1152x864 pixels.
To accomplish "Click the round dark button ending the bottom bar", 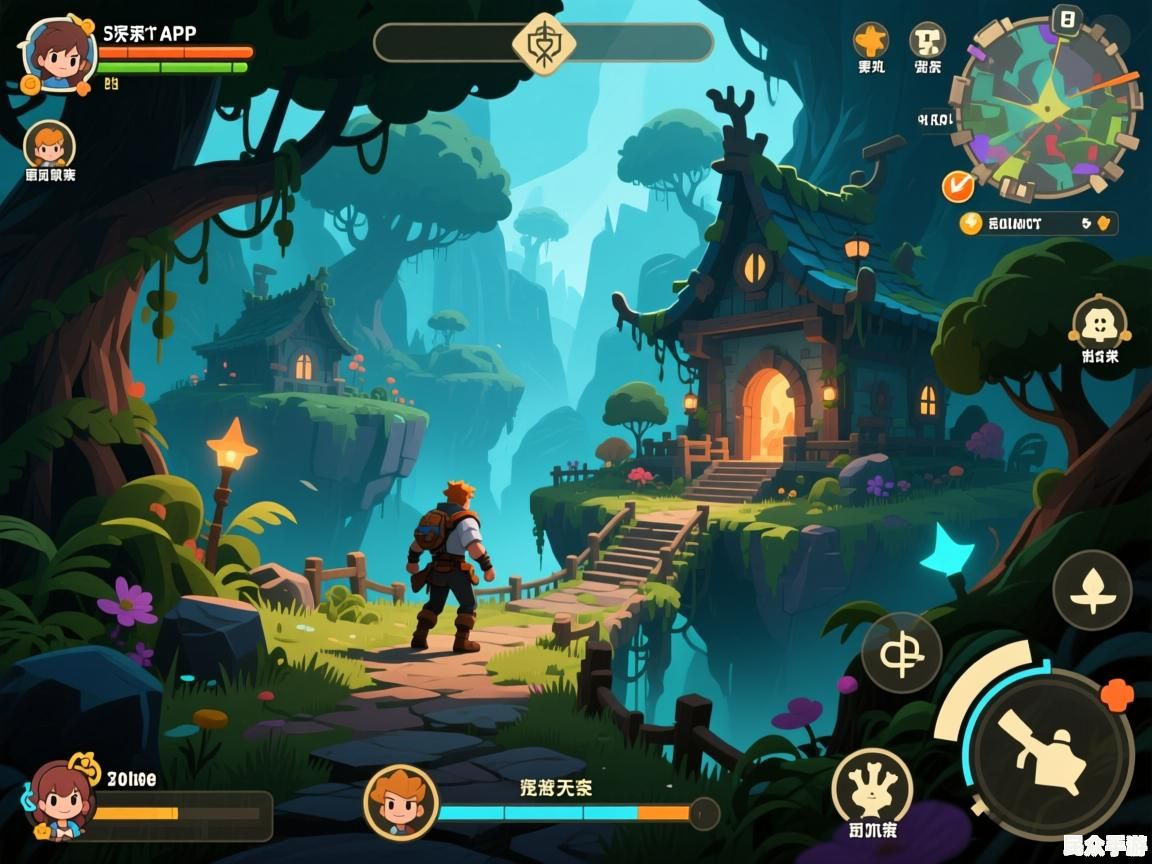I will 704,813.
